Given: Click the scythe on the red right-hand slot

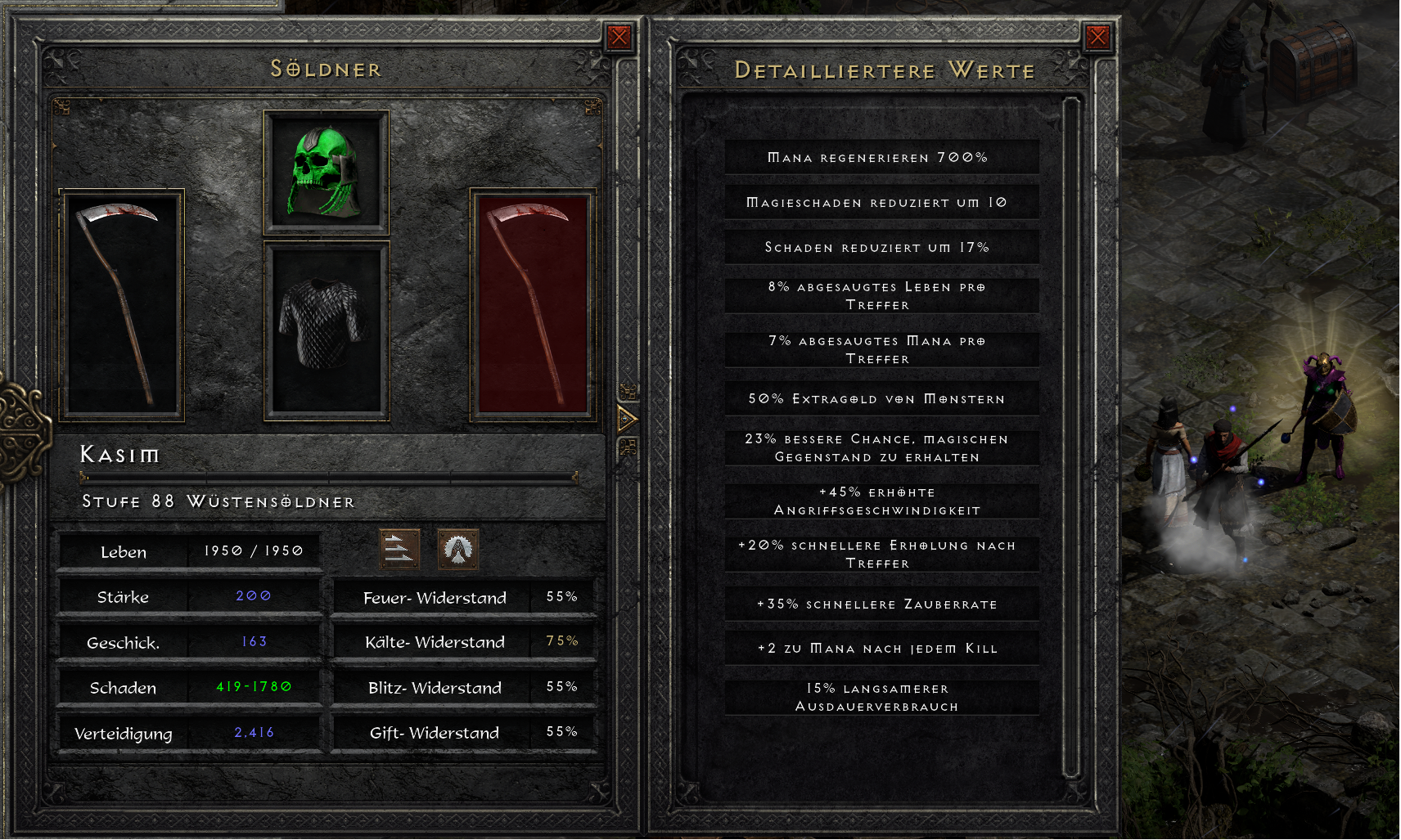Looking at the screenshot, I should [529, 303].
